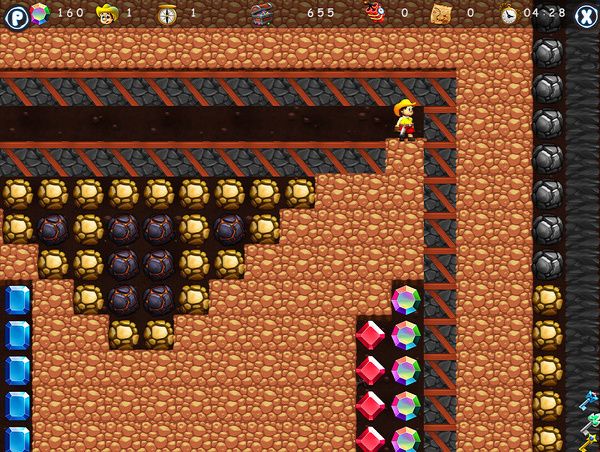The height and width of the screenshot is (452, 600).
Task: Pause the game with the P button
Action: tap(16, 16)
